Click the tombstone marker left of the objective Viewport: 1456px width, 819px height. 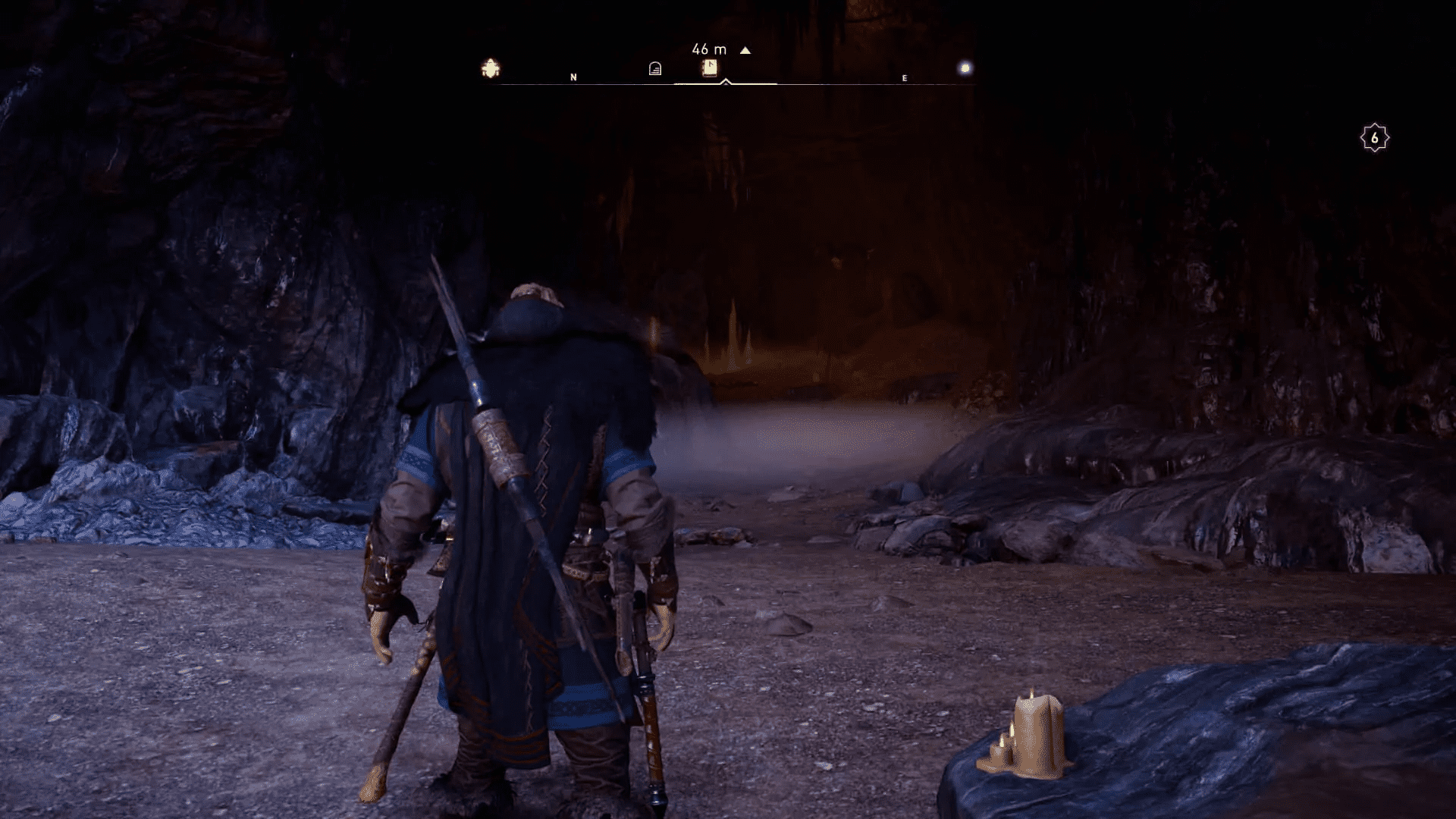[654, 68]
